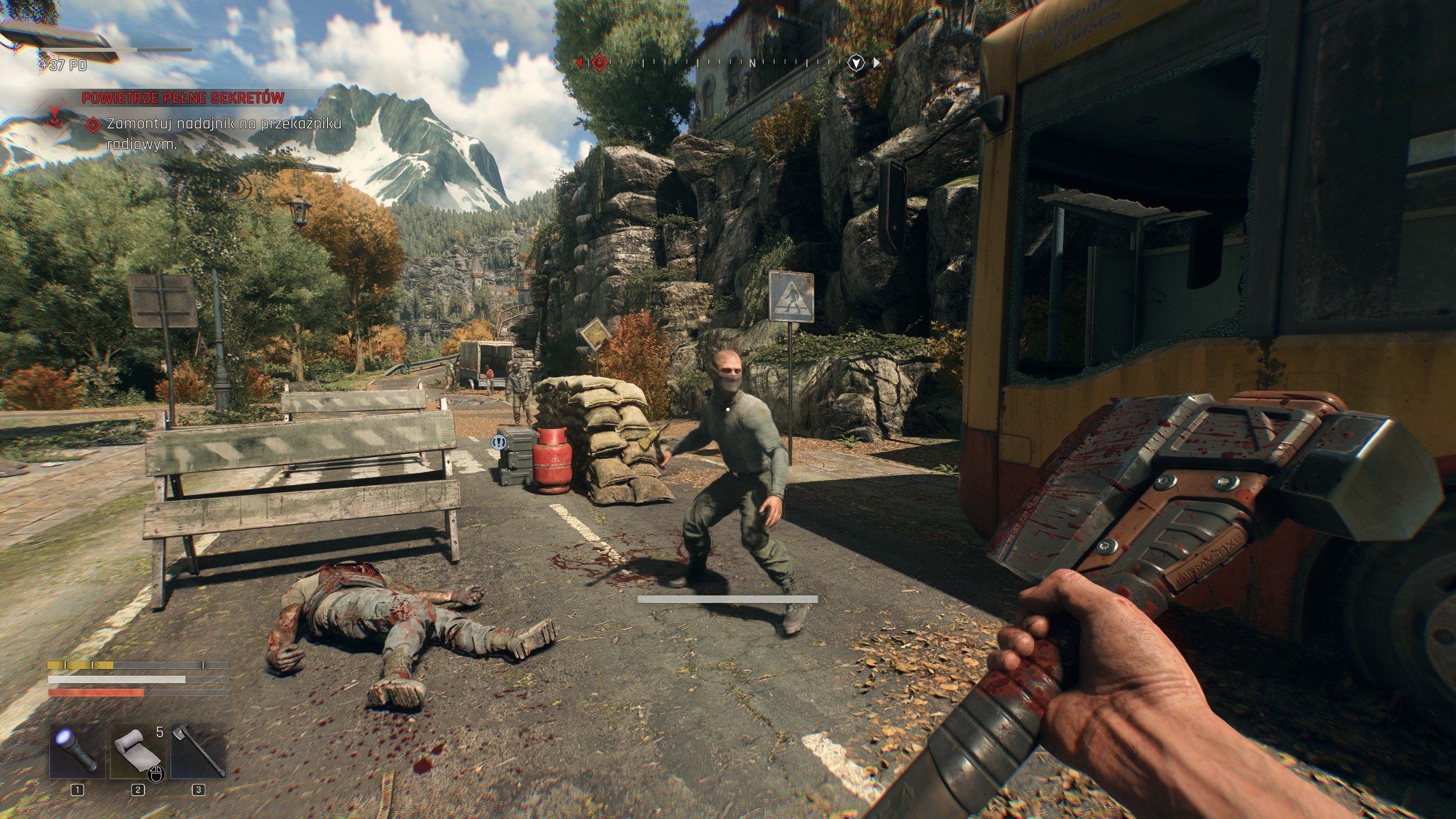1456x819 pixels.
Task: Open the Powietrze Pełne Sekretów quest tracker
Action: [183, 98]
